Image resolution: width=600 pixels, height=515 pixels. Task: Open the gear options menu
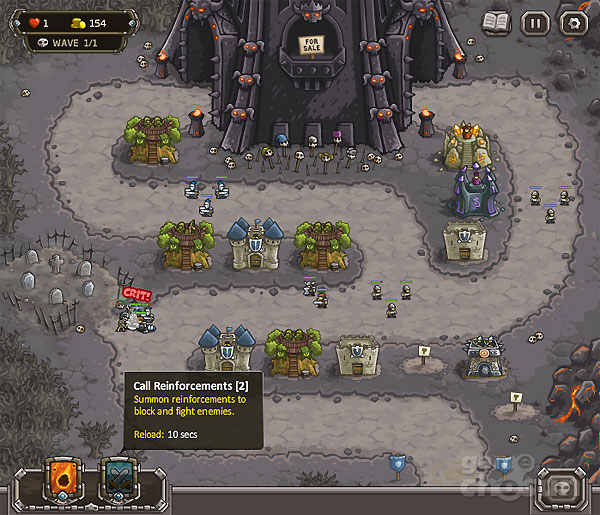click(573, 22)
